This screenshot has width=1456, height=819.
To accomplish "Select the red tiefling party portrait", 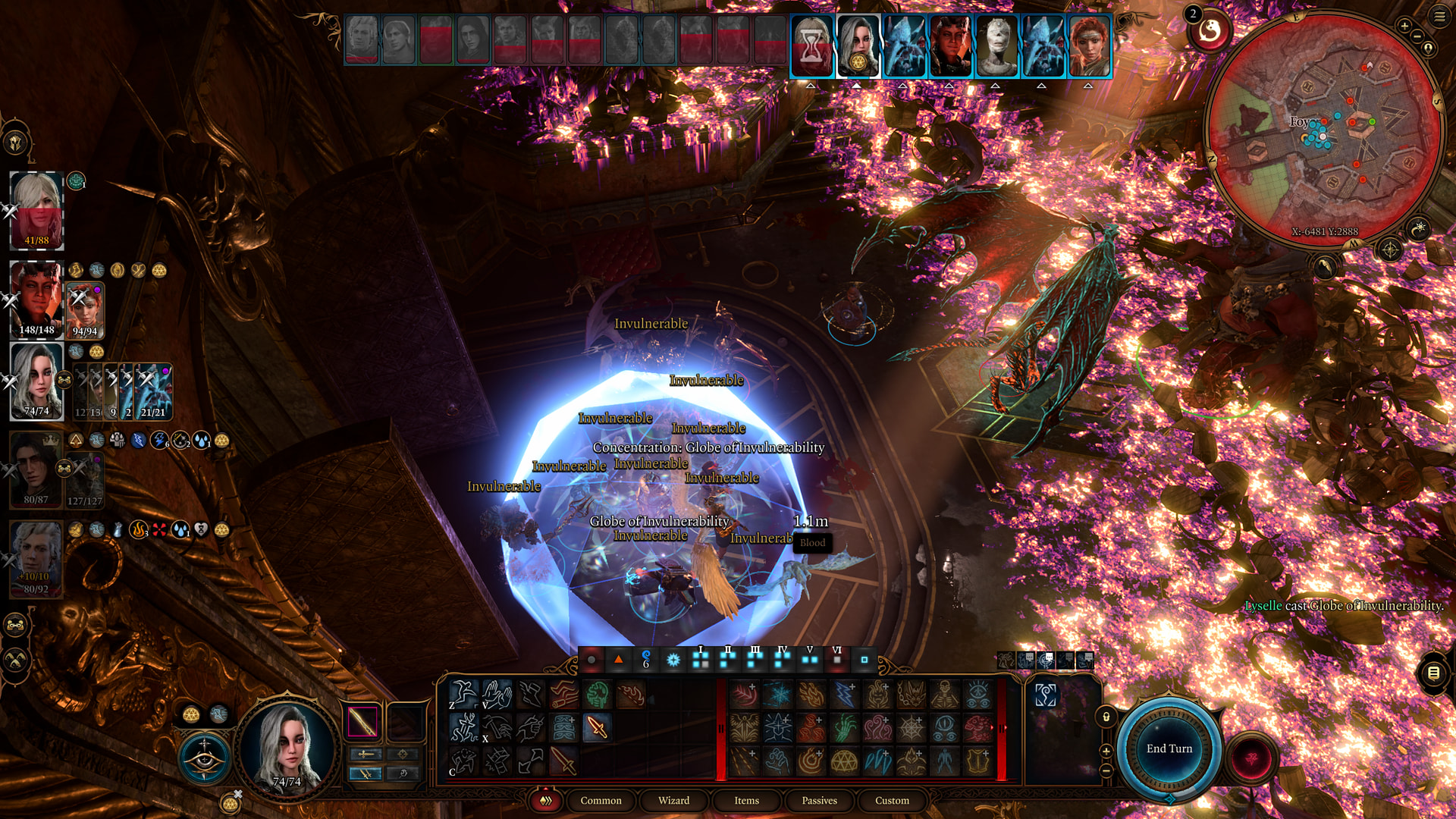I will click(x=36, y=296).
